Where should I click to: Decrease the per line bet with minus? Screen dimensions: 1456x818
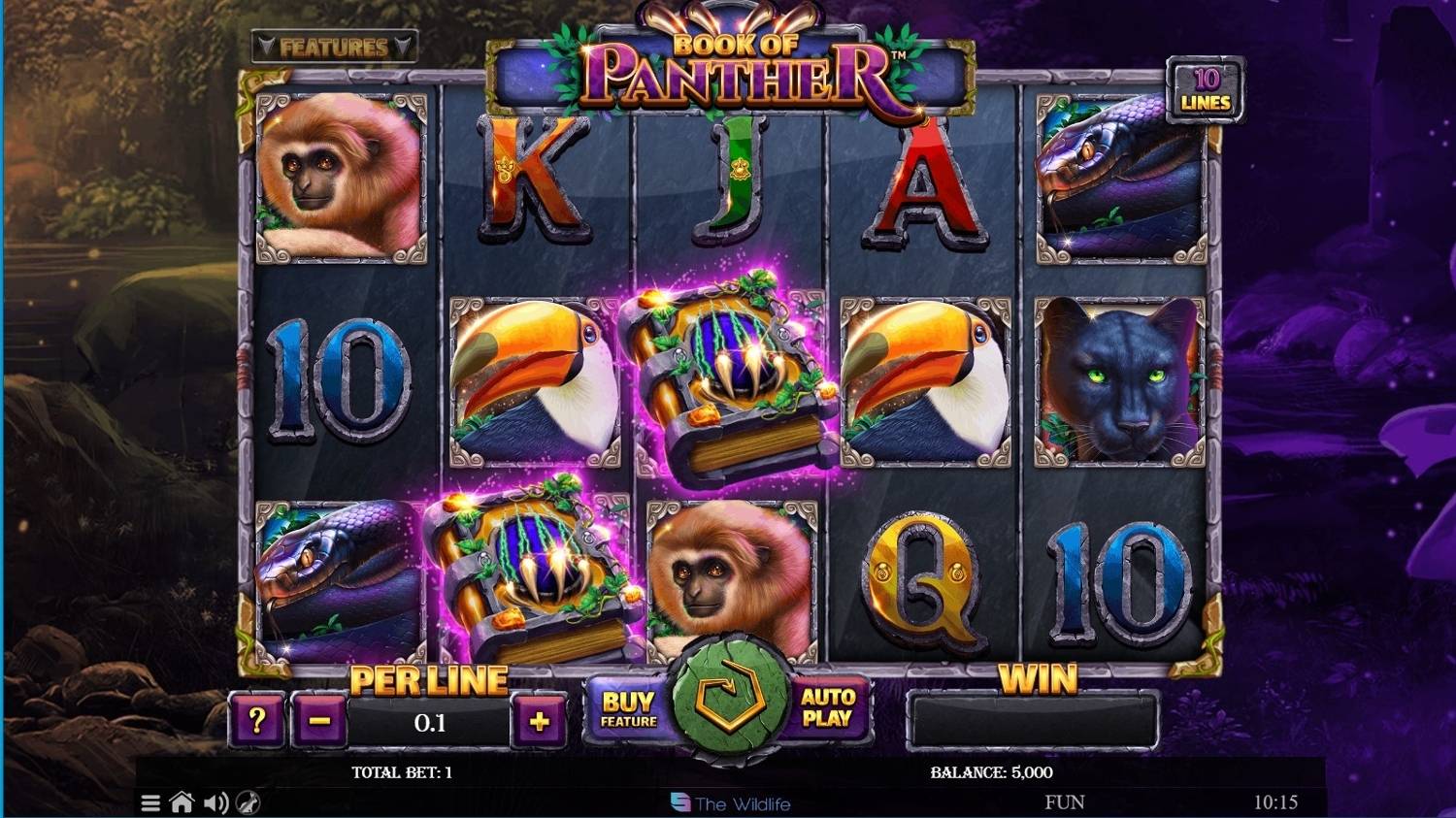[321, 719]
